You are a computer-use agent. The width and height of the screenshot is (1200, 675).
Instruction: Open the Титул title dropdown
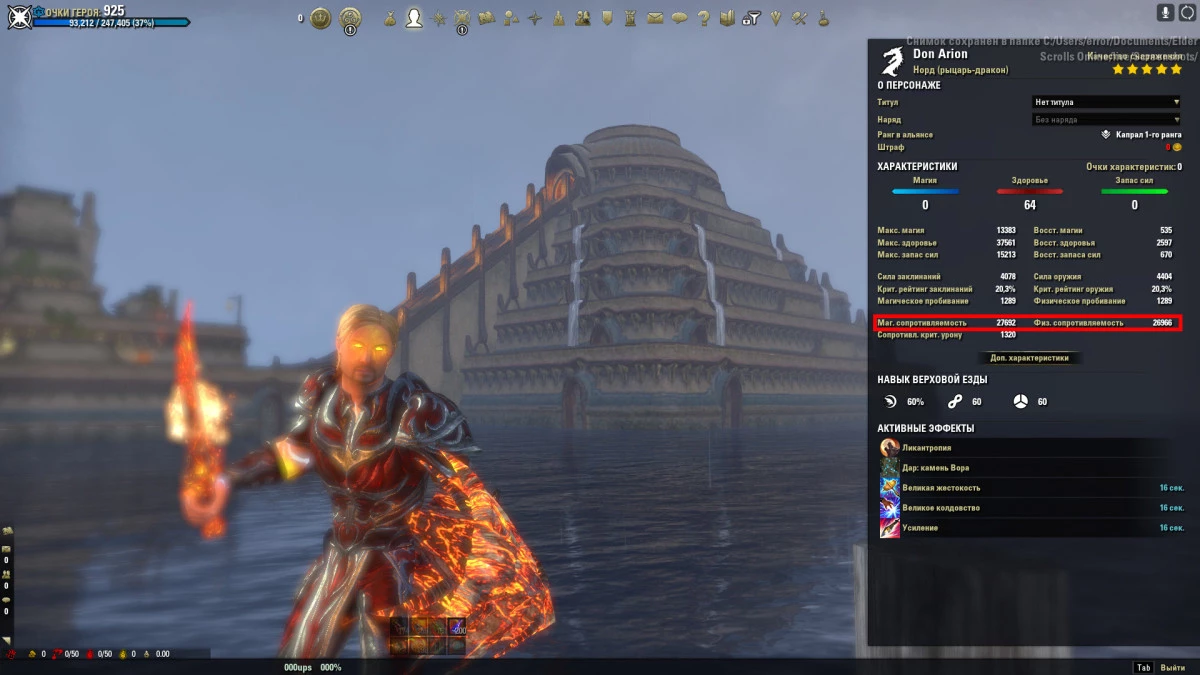coord(1106,102)
